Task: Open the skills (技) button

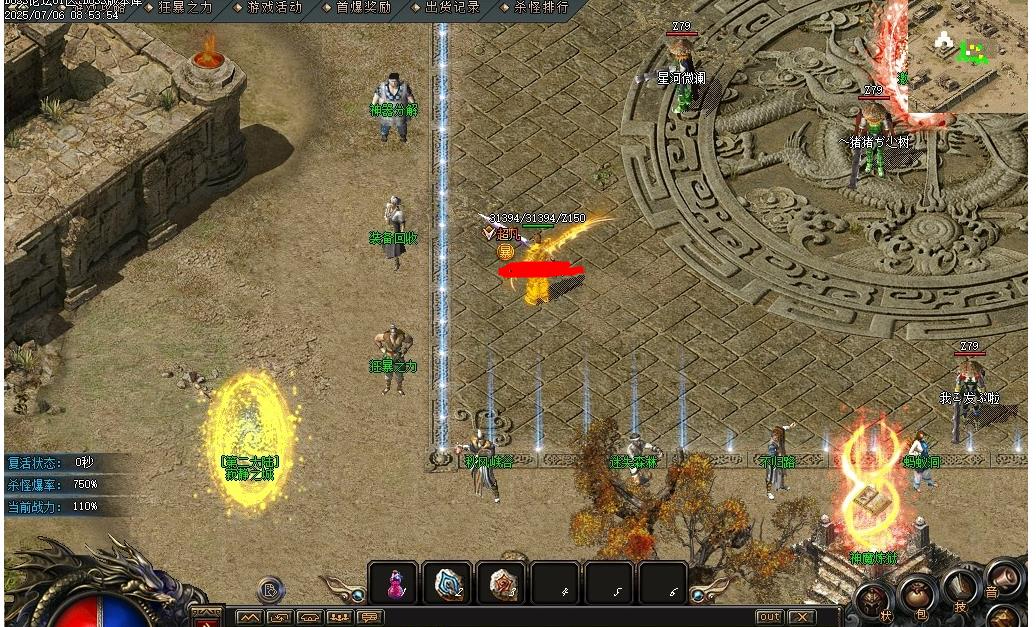Action: pyautogui.click(x=960, y=587)
